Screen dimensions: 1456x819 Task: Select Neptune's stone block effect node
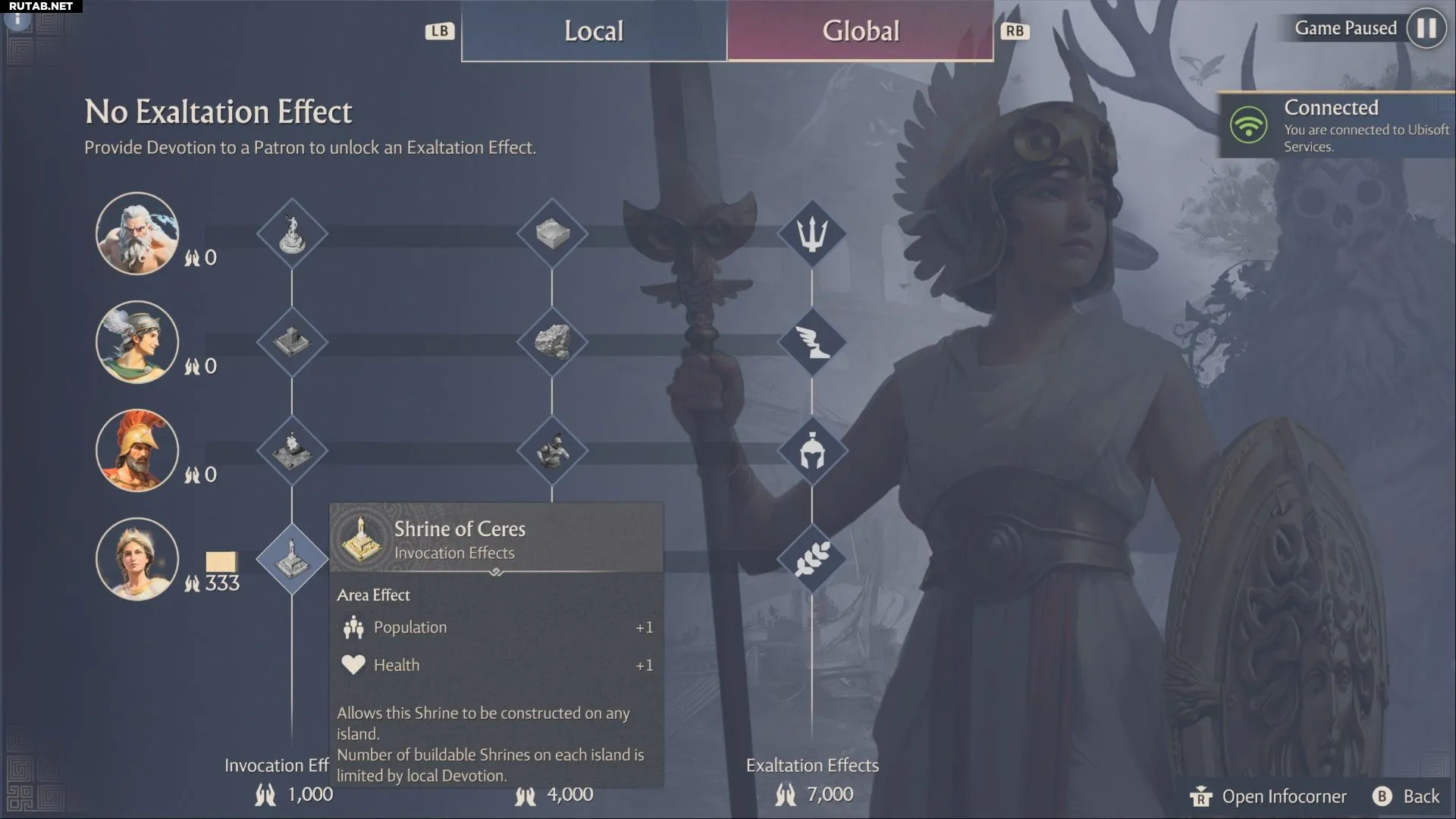[552, 234]
